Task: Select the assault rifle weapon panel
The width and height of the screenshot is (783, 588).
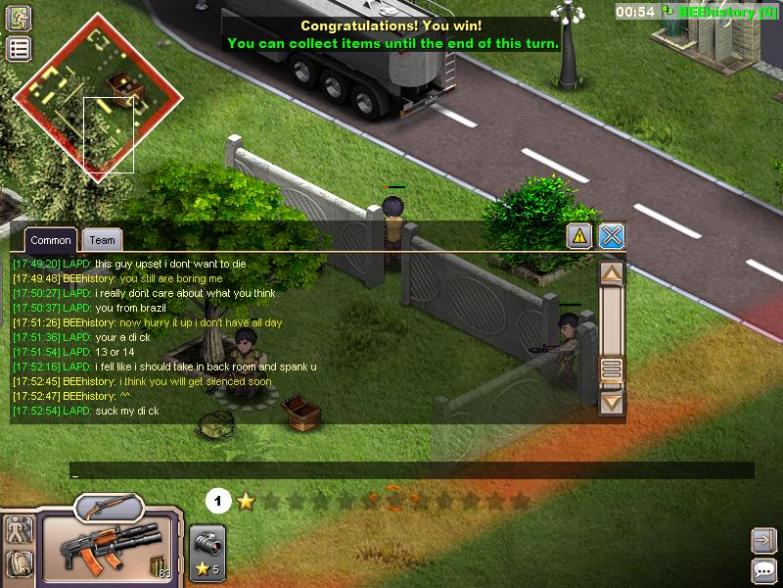Action: [110, 547]
